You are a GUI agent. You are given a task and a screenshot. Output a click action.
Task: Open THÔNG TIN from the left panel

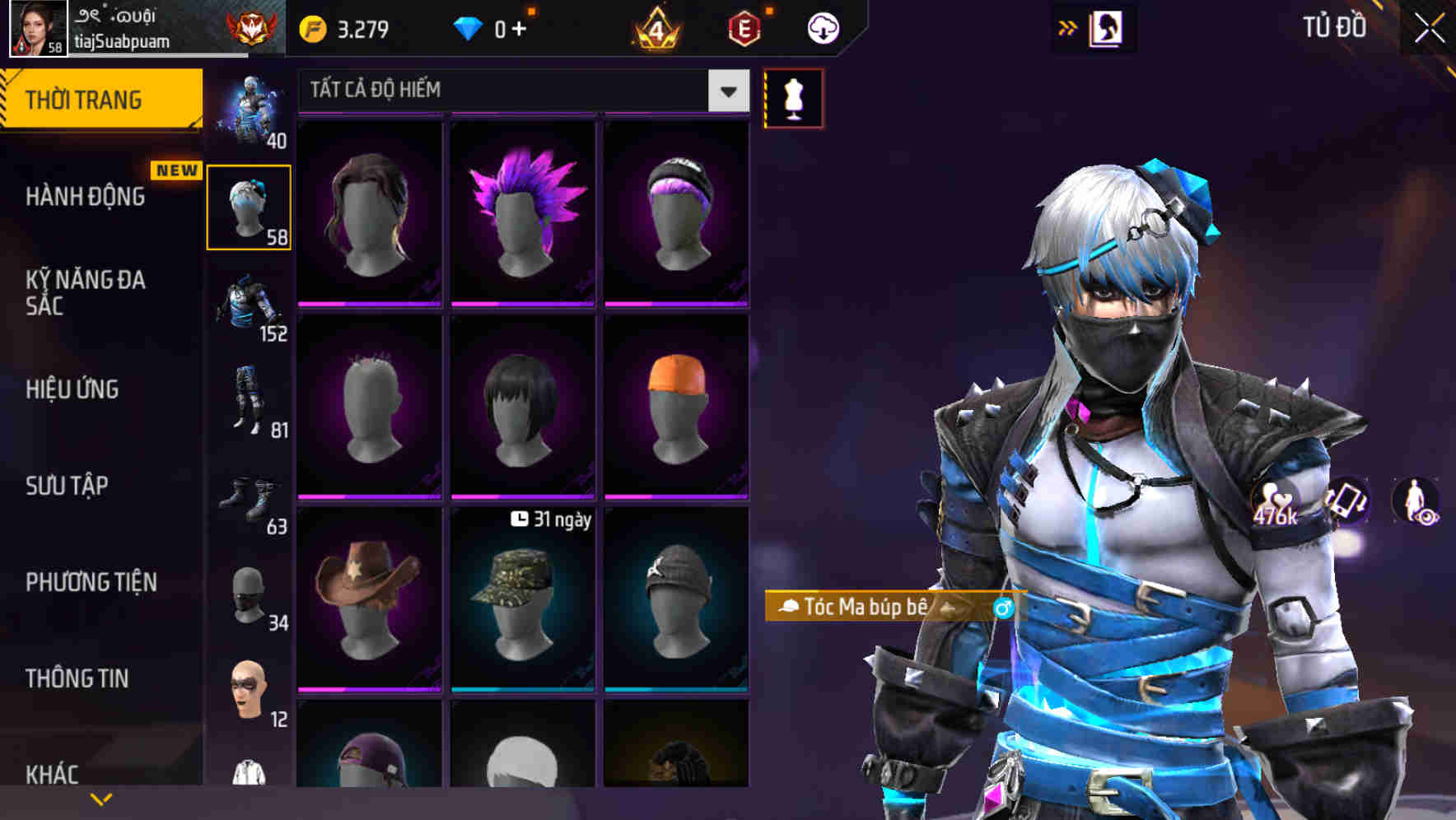[76, 678]
